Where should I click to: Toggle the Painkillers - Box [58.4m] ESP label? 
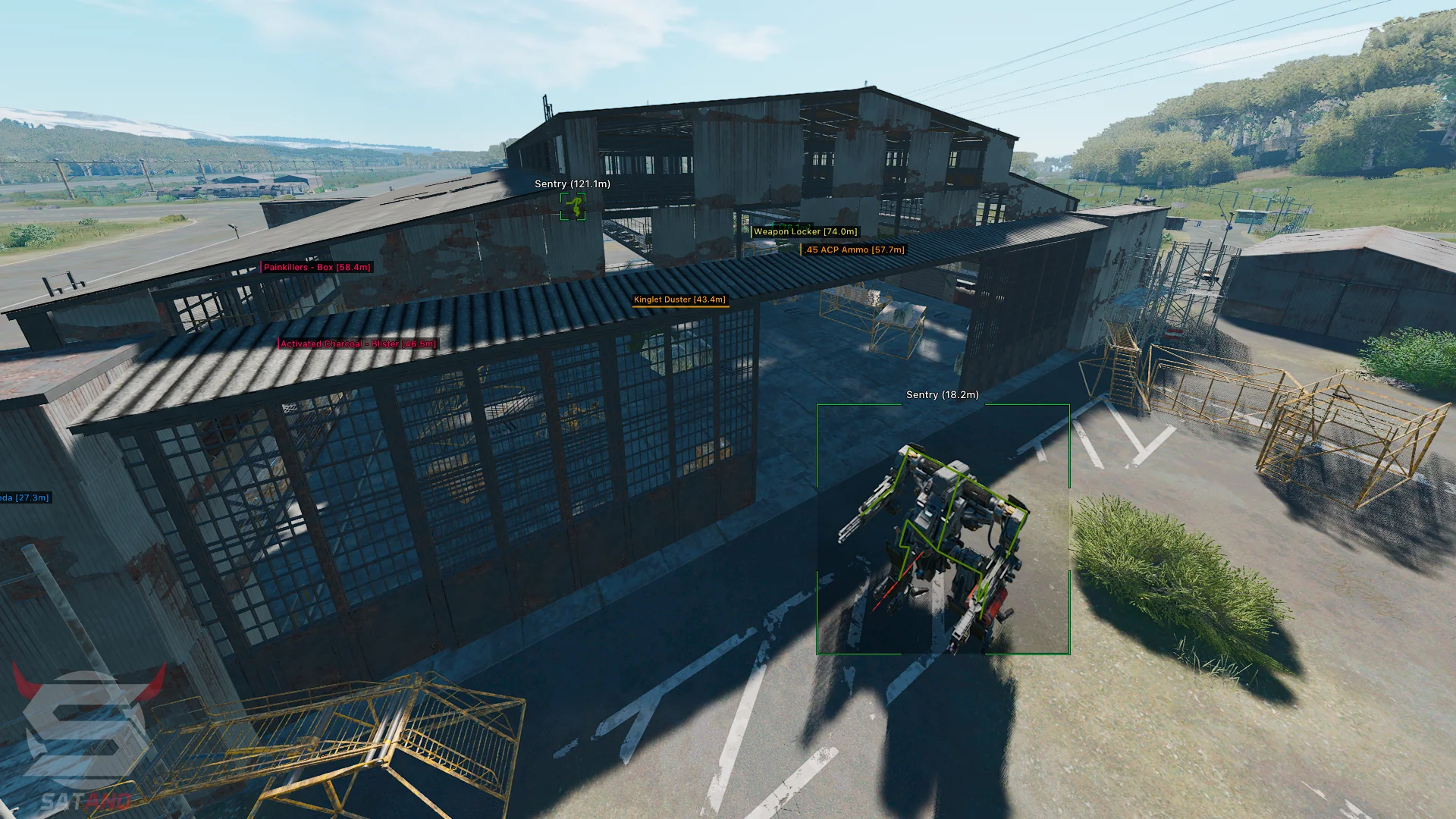click(316, 267)
